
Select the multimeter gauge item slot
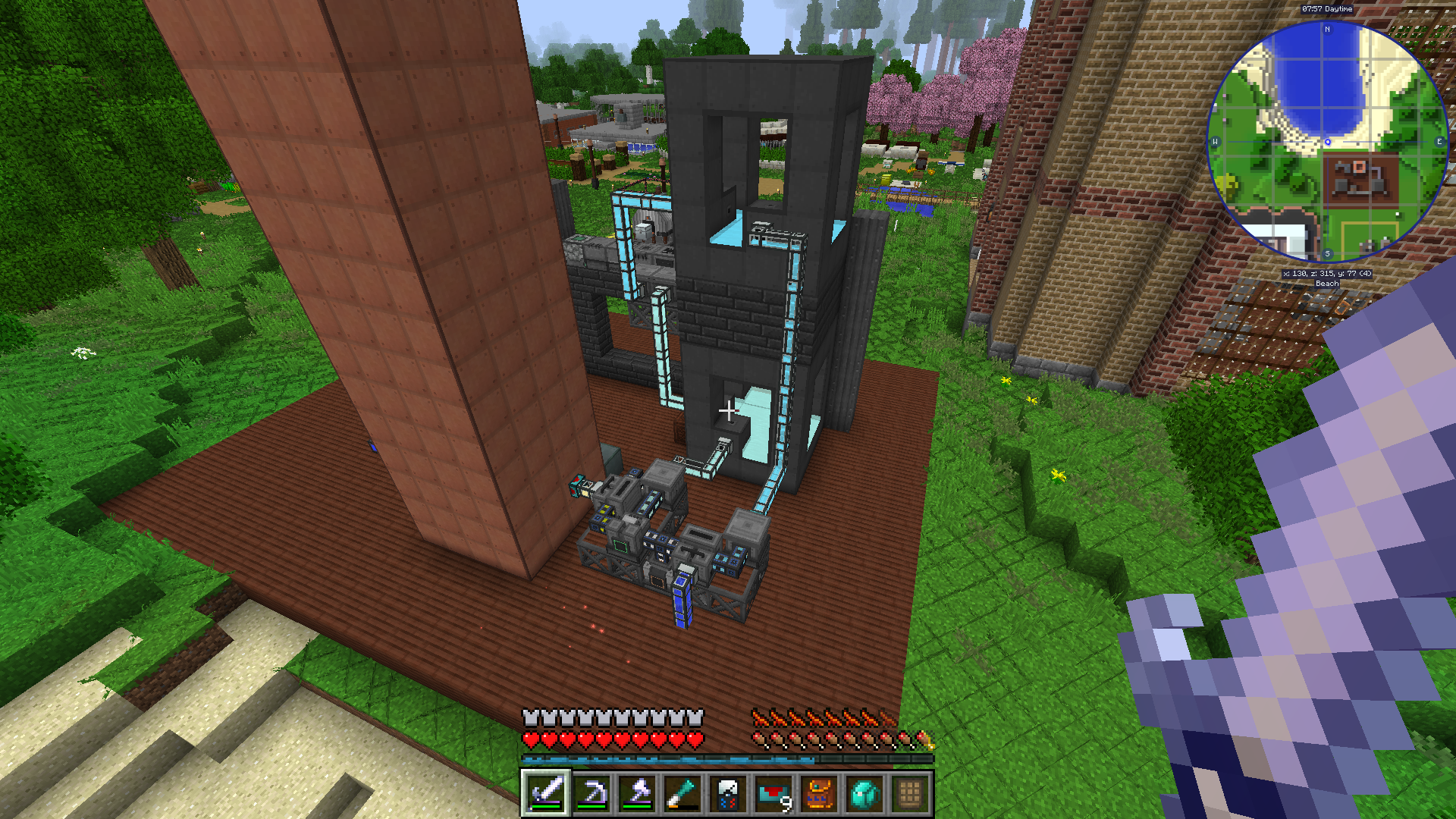(728, 793)
